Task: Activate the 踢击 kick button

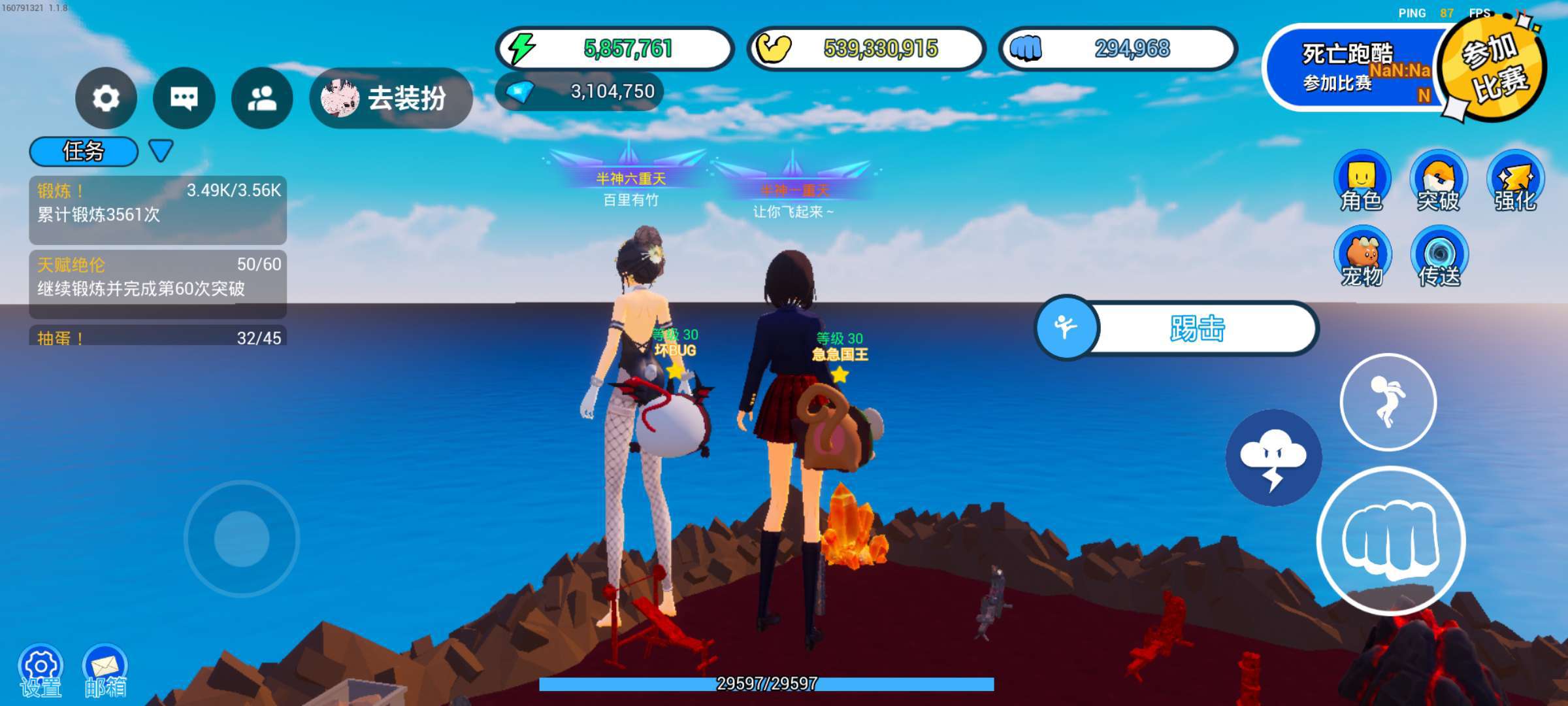Action: [x=1176, y=328]
